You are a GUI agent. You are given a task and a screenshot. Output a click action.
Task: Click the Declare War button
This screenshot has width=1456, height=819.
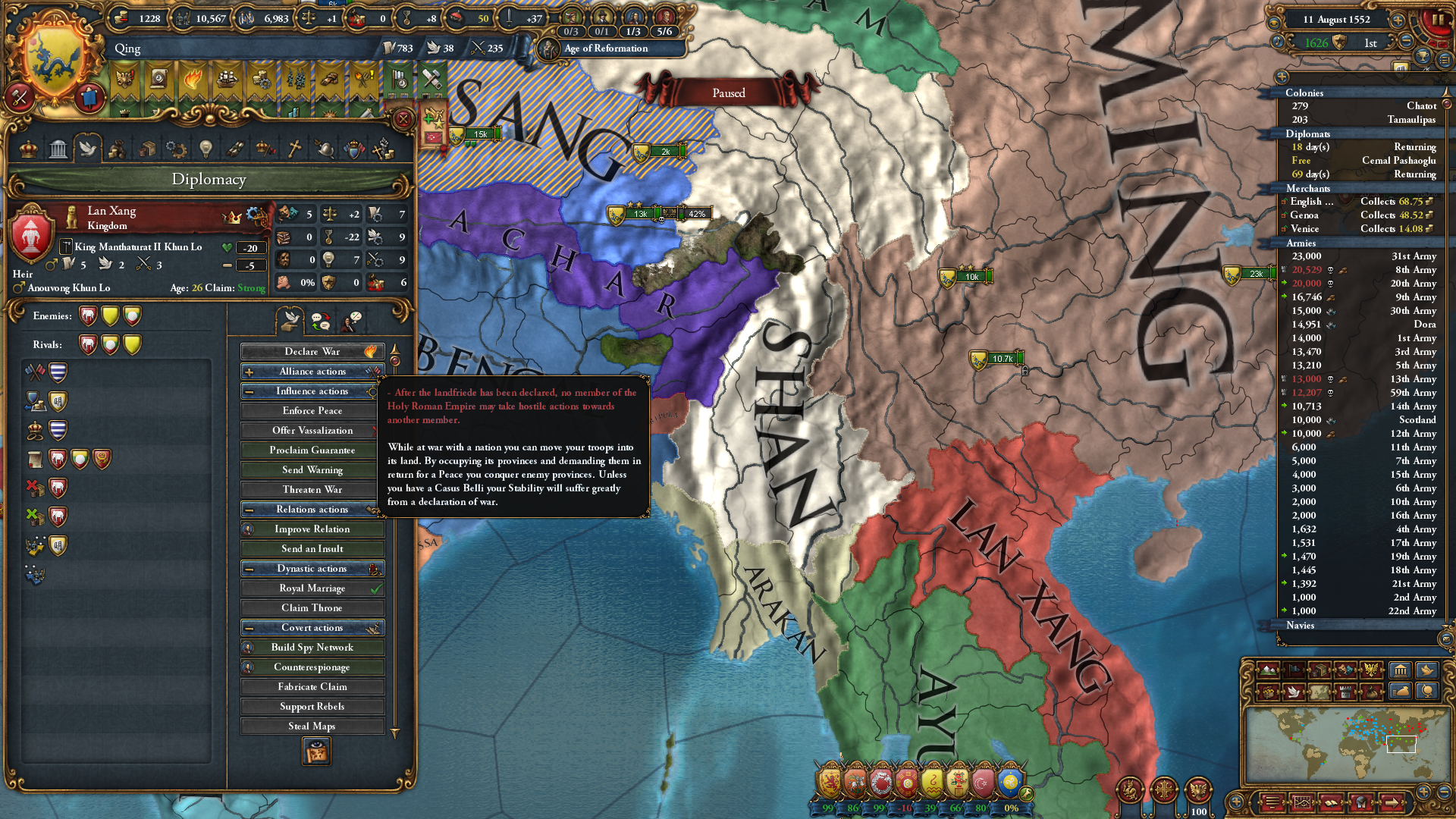pyautogui.click(x=311, y=351)
